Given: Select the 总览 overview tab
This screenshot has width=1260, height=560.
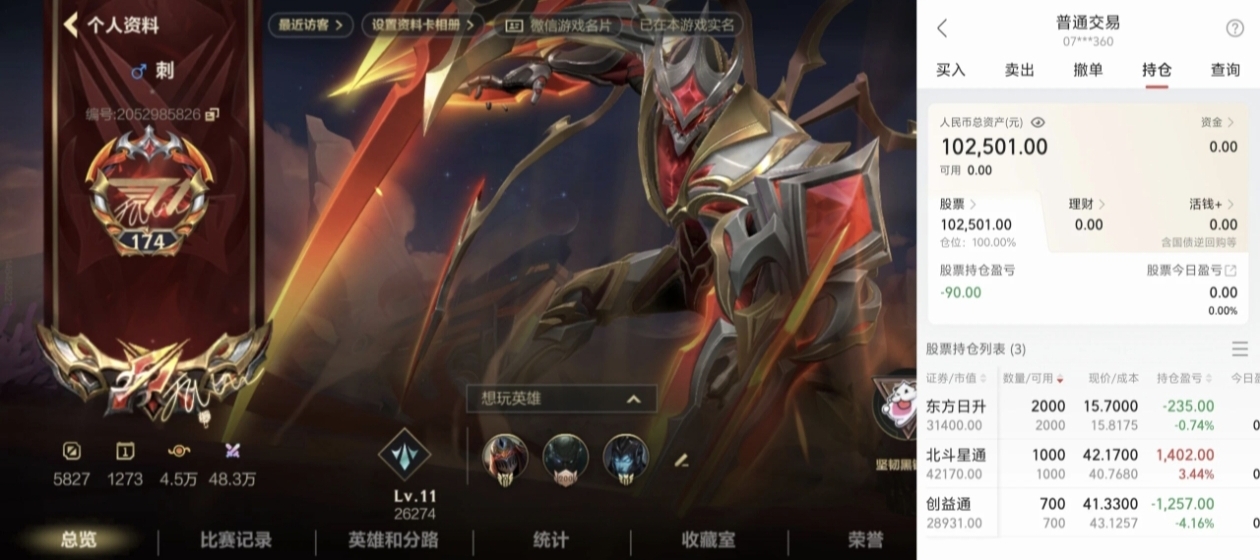Looking at the screenshot, I should click(79, 540).
